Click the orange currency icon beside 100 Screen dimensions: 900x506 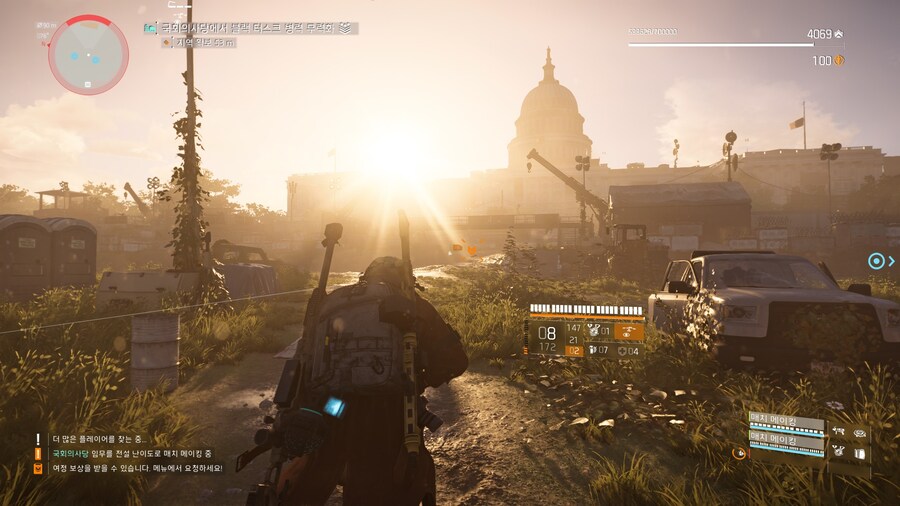tap(839, 61)
